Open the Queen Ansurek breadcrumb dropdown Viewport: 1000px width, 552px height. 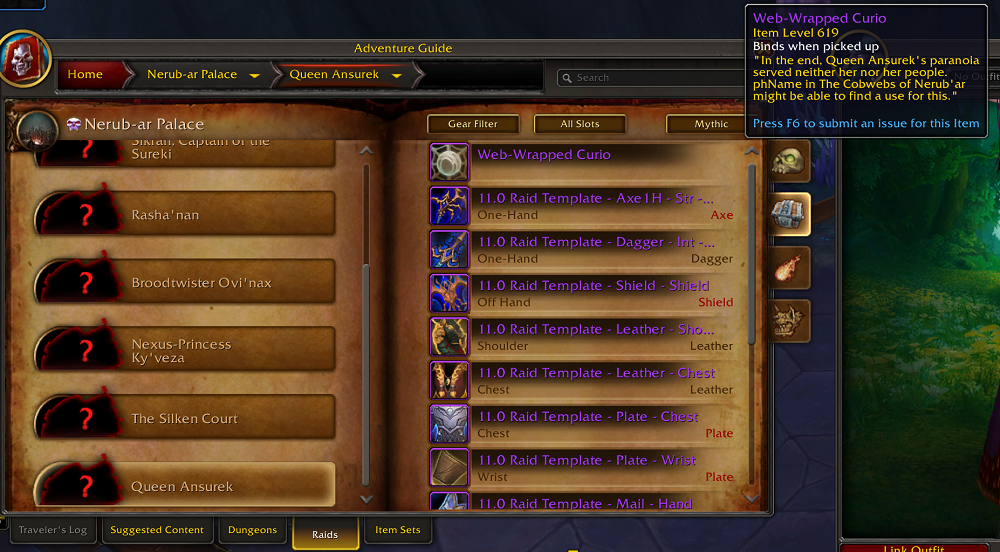[x=397, y=76]
